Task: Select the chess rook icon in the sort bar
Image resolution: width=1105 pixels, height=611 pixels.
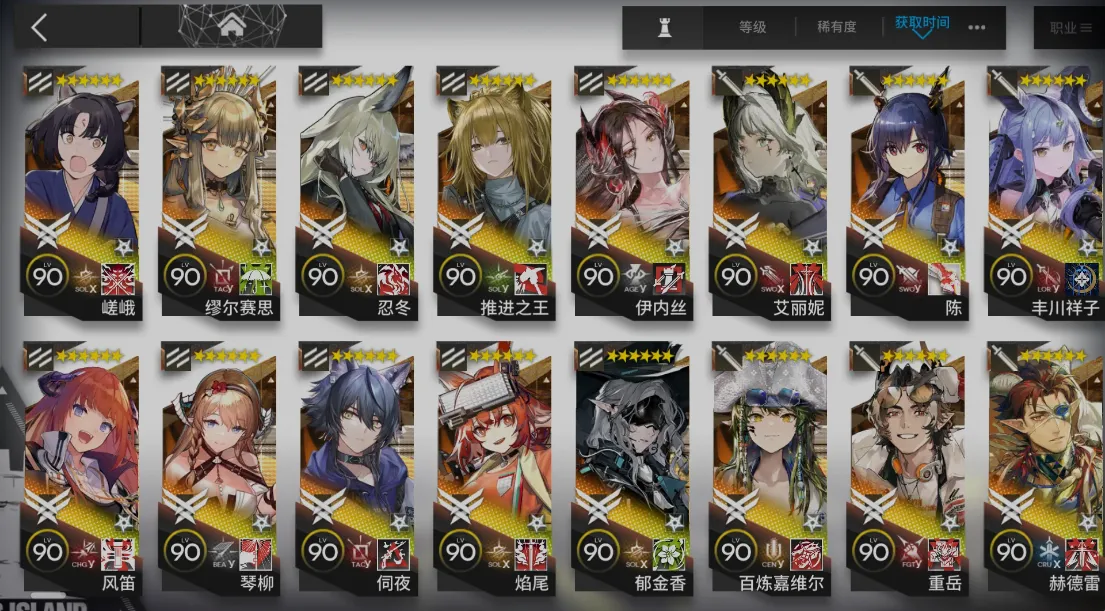Action: click(664, 27)
